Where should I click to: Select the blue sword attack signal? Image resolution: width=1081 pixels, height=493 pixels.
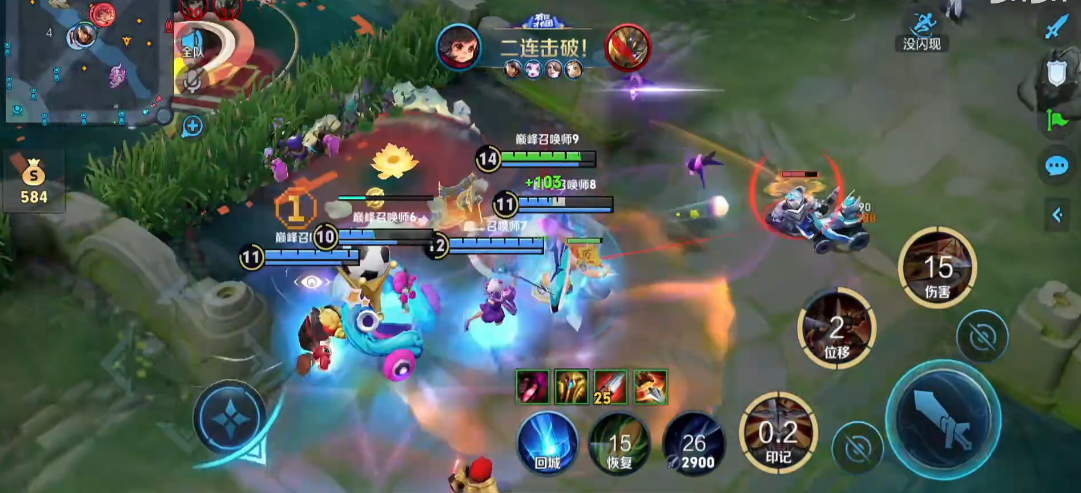1057,27
